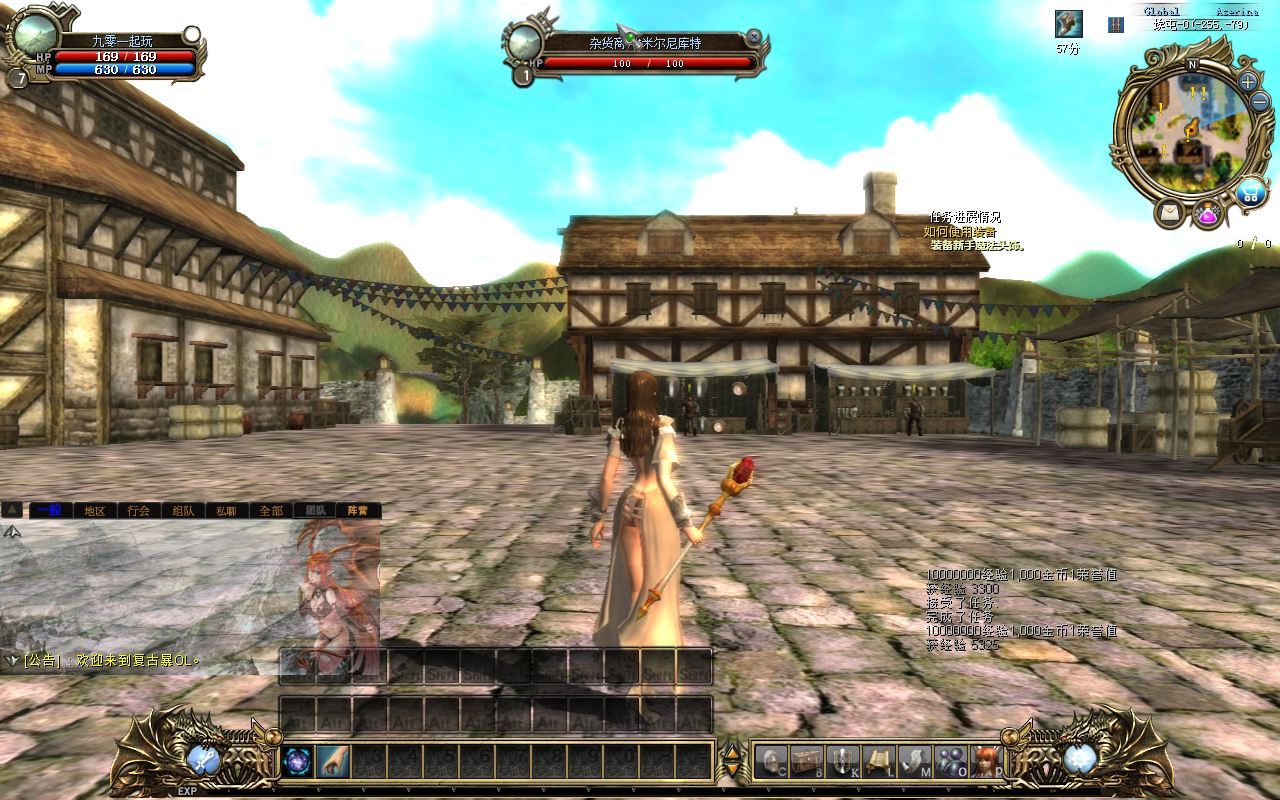Select the 如何使用装备 quest tracker entry

tap(959, 231)
